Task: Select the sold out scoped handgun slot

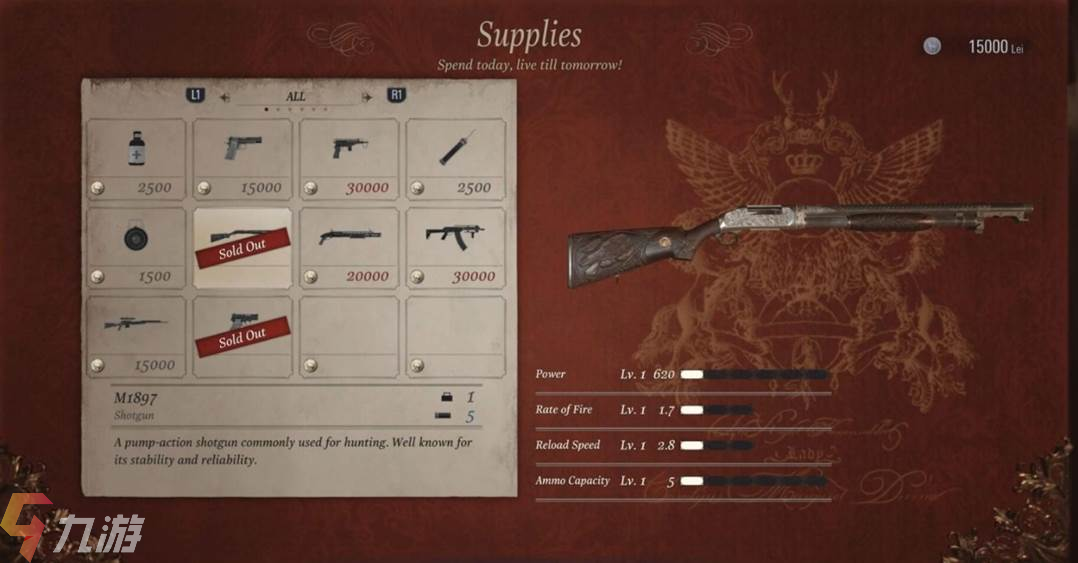Action: click(243, 335)
